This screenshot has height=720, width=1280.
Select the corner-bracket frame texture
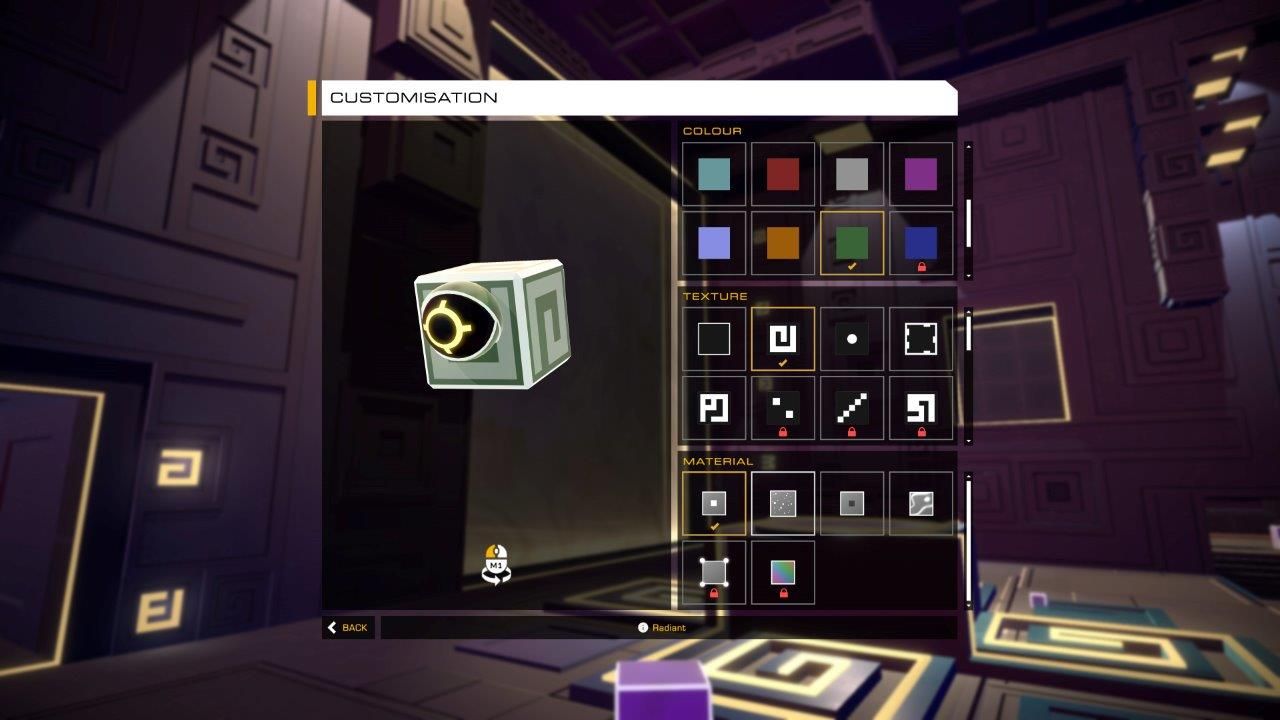pos(921,338)
